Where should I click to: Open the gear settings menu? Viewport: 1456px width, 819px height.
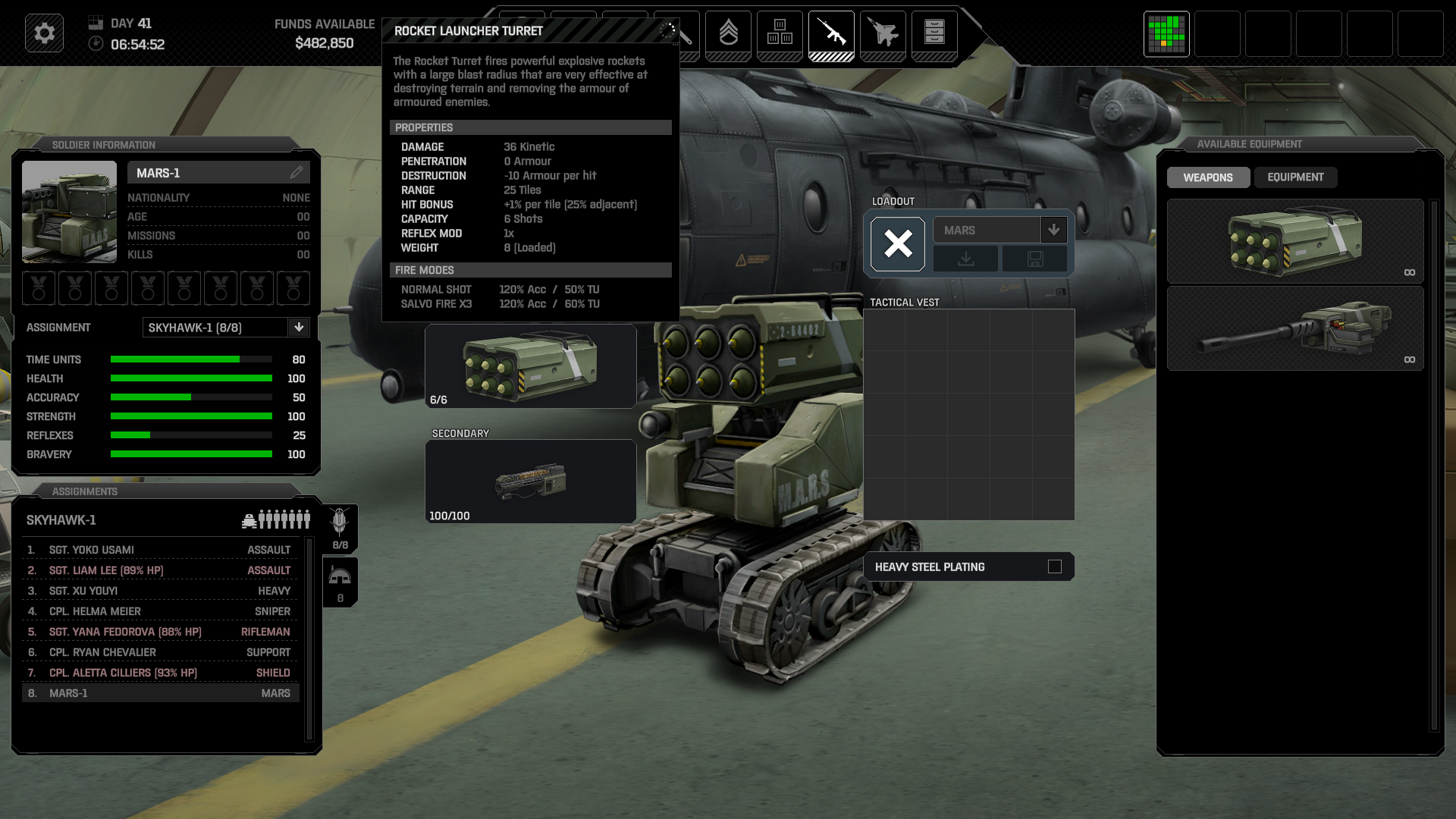click(44, 33)
